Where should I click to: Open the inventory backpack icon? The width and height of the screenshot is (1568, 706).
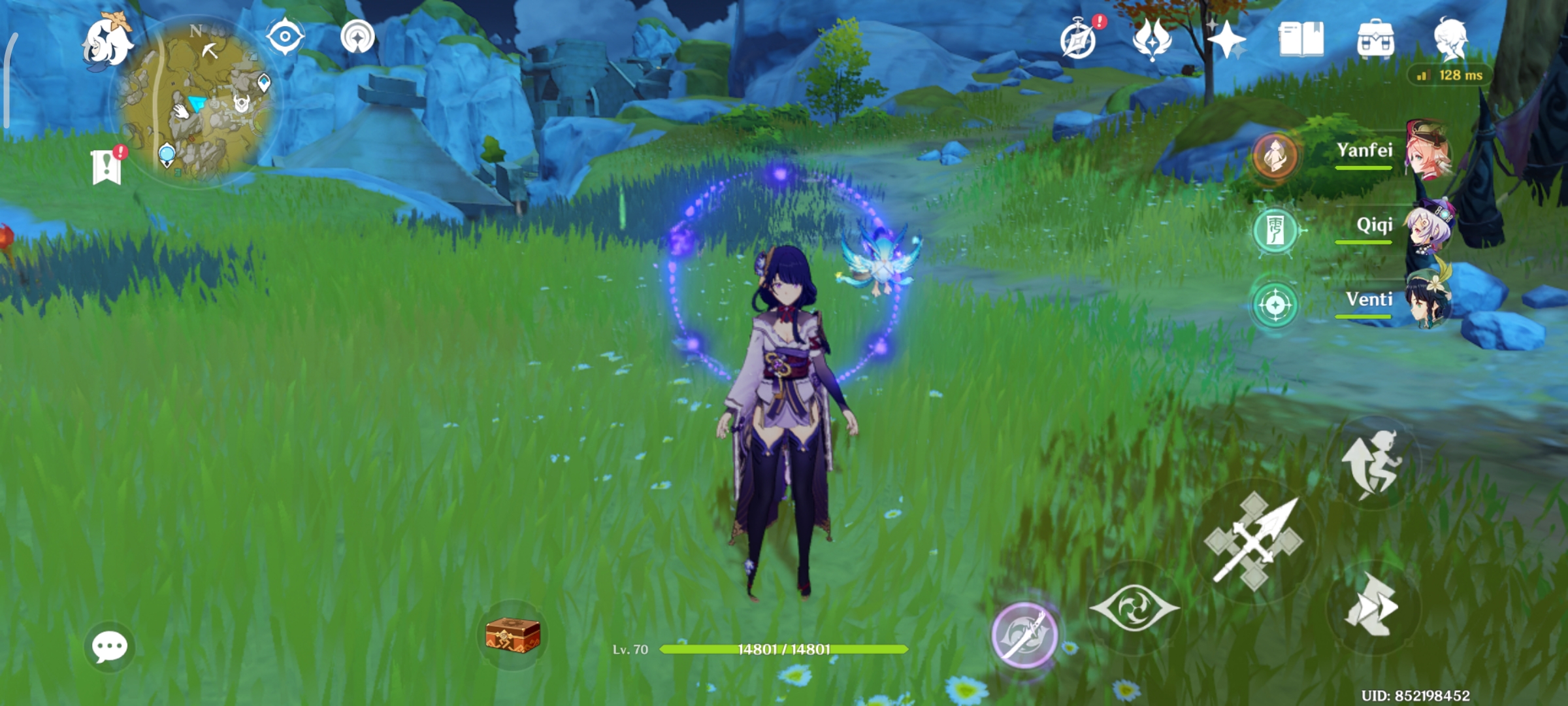point(1376,39)
